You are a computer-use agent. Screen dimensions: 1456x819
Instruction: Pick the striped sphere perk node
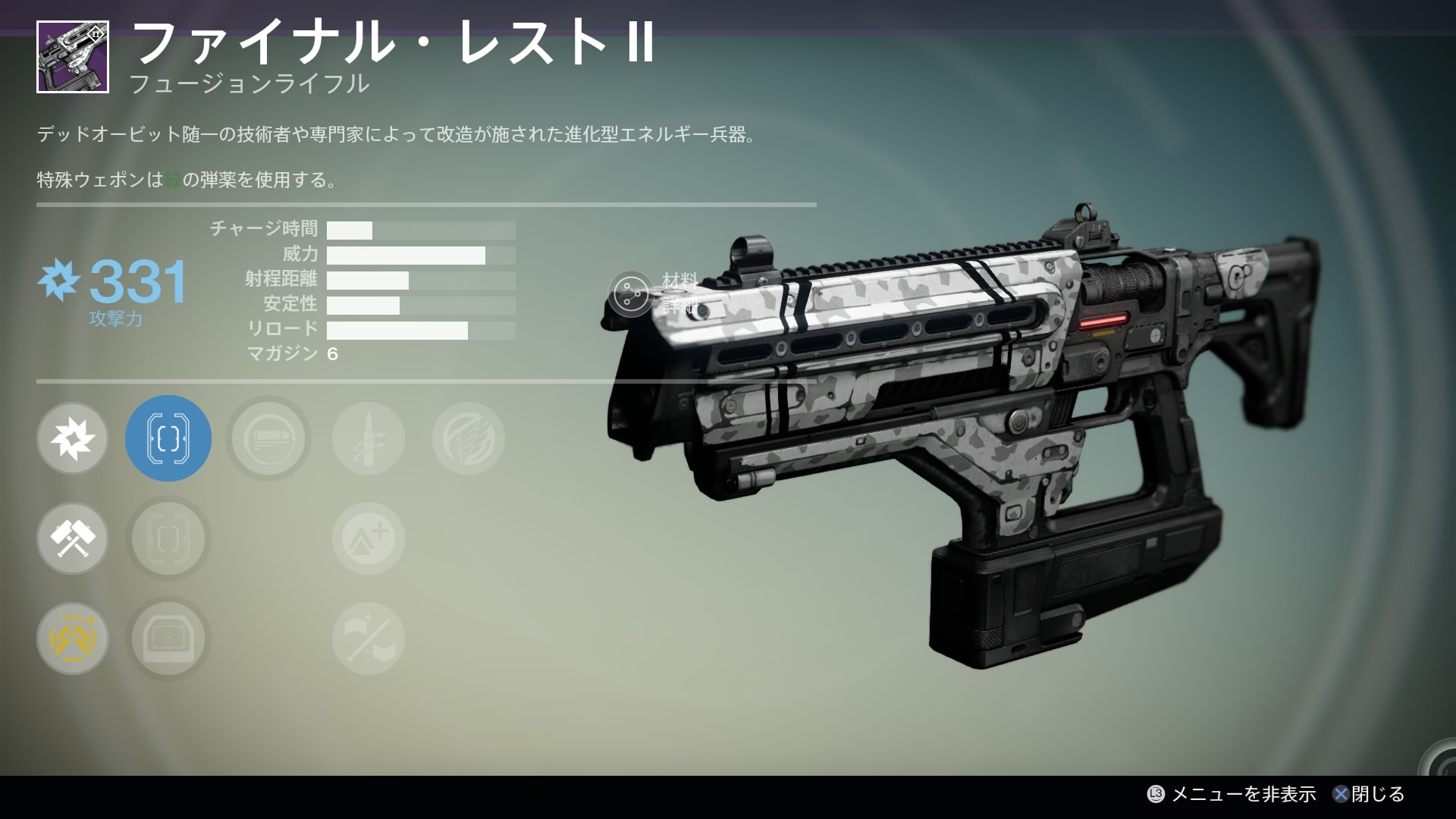point(469,438)
